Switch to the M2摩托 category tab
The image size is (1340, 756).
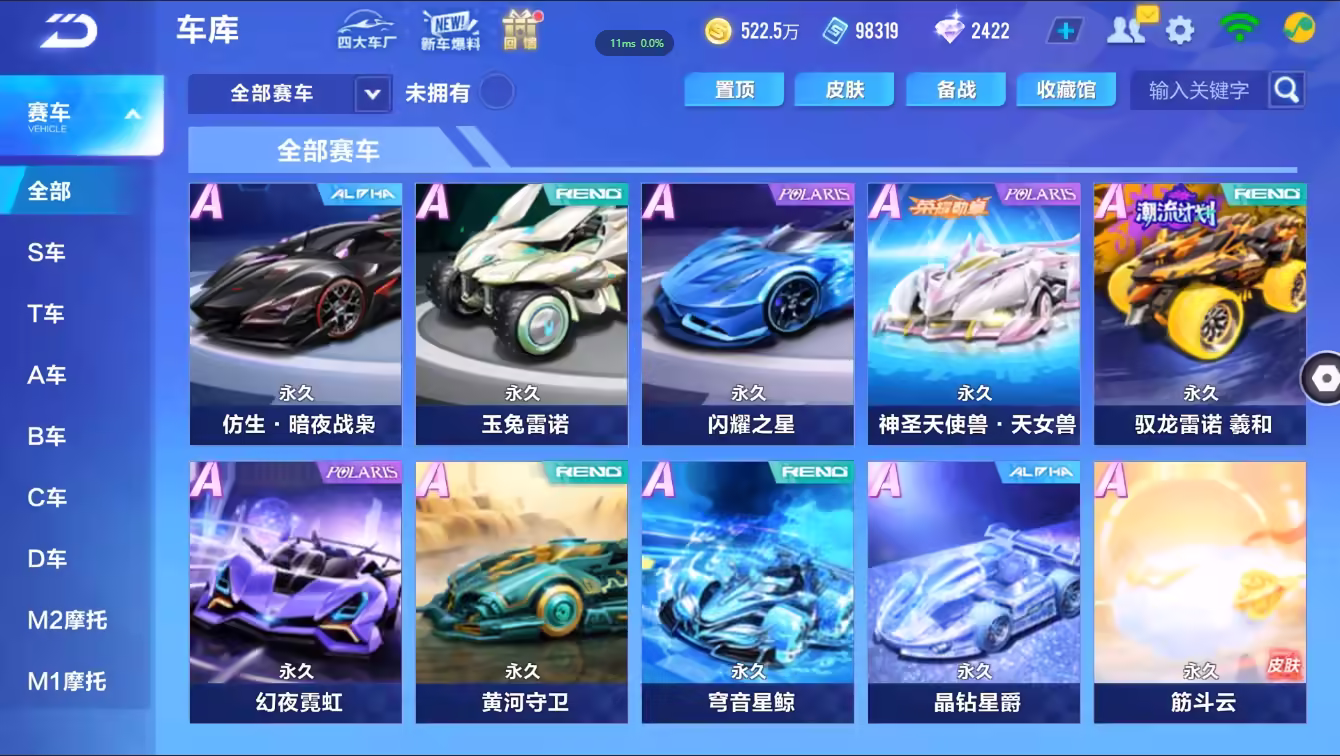pyautogui.click(x=66, y=620)
